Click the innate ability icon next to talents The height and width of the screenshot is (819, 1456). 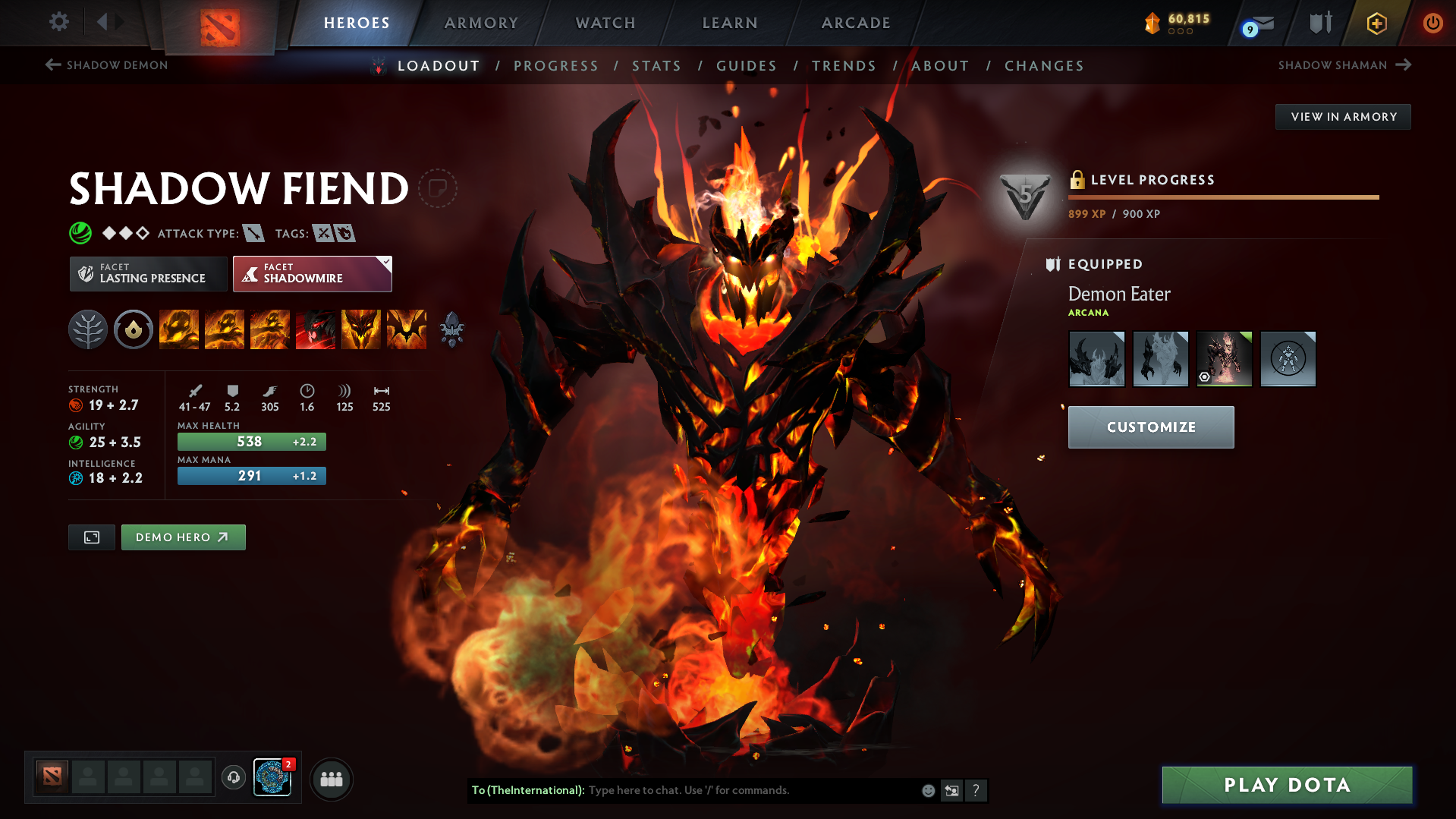tap(133, 329)
